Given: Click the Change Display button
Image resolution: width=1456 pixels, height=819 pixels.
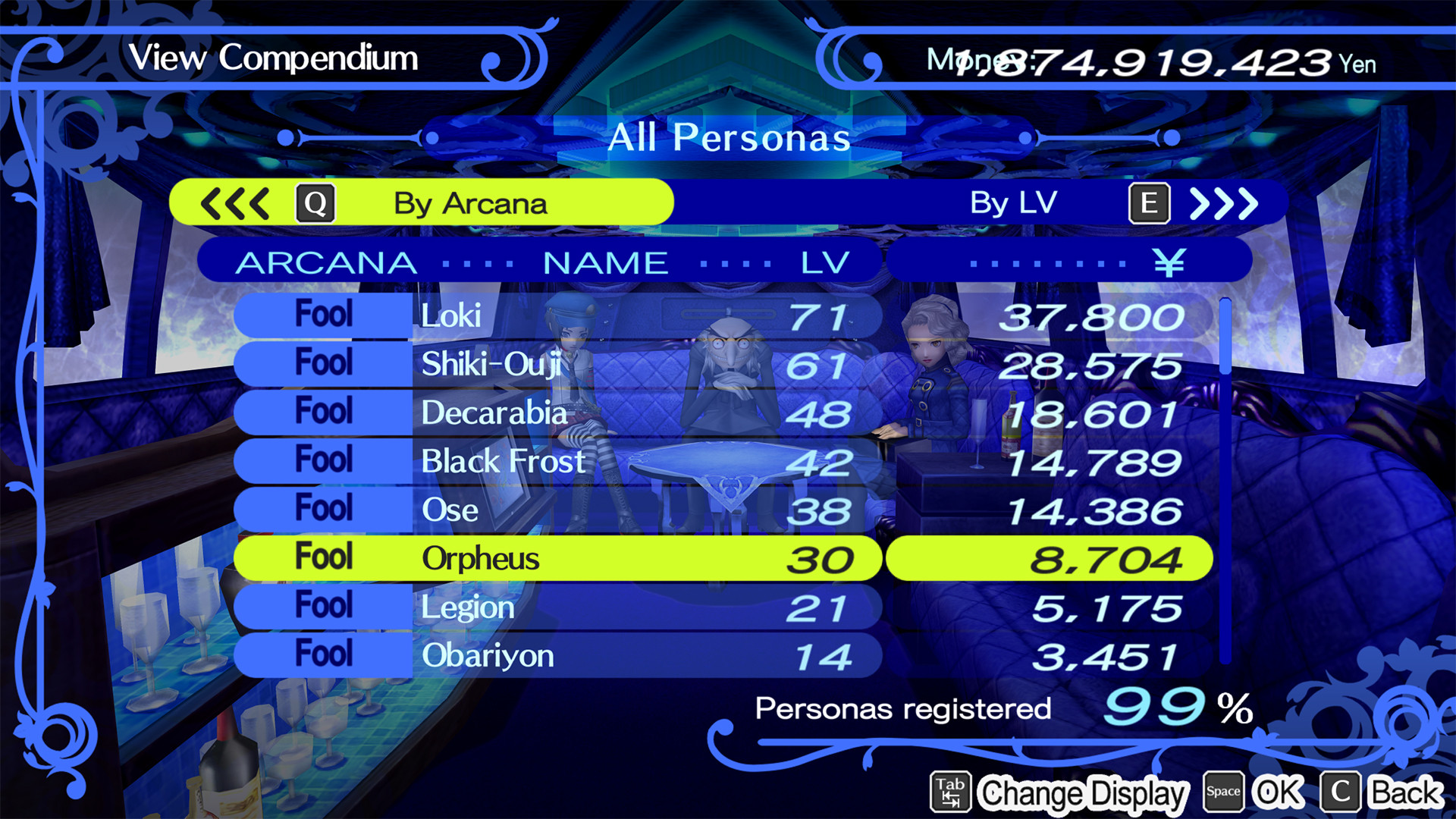Looking at the screenshot, I should [1083, 794].
